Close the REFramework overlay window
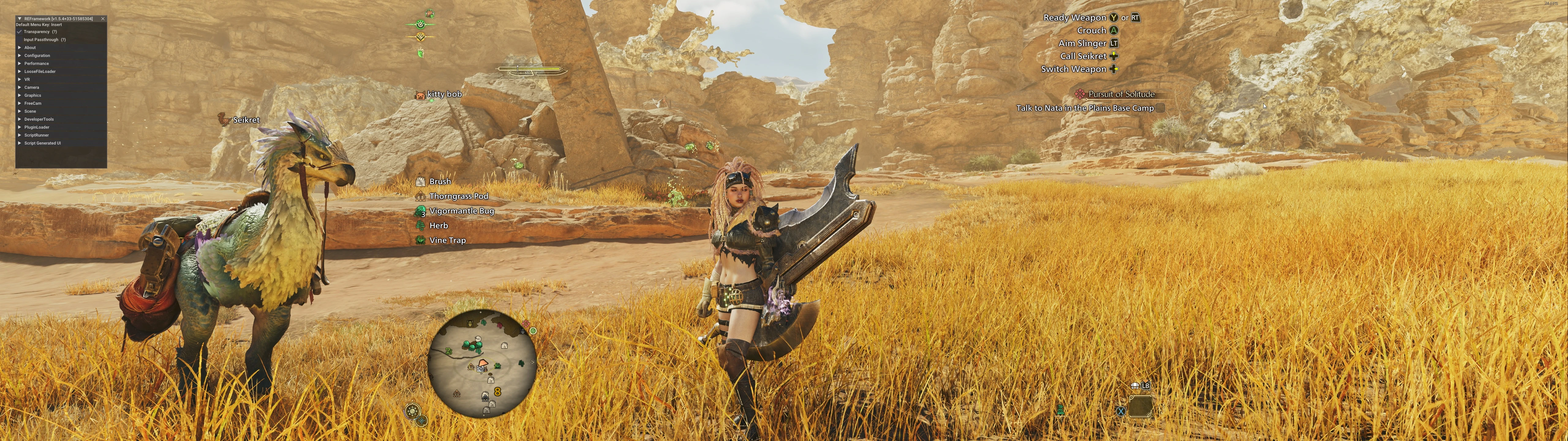This screenshot has height=441, width=1568. pyautogui.click(x=103, y=19)
